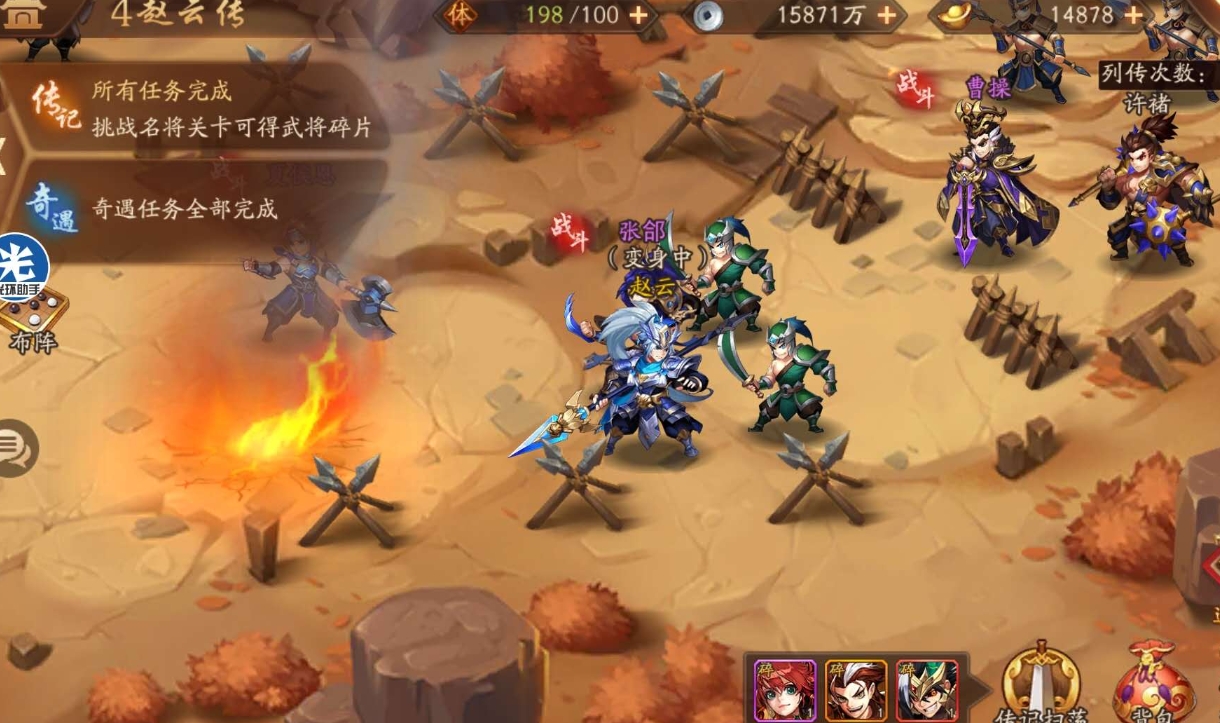
Task: Tap the 光环助手 floating assistant icon
Action: coord(22,267)
